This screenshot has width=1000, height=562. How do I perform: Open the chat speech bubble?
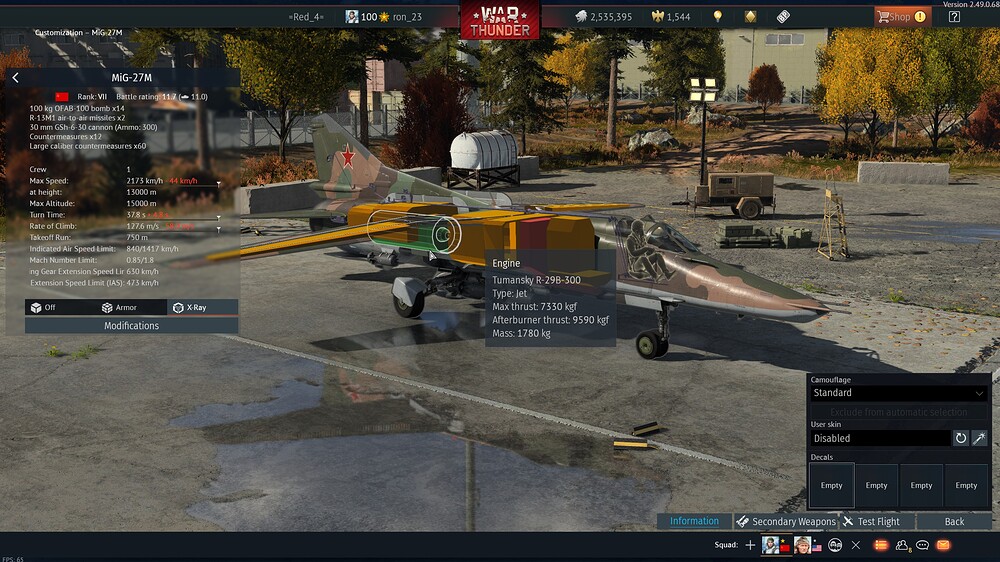coord(923,545)
